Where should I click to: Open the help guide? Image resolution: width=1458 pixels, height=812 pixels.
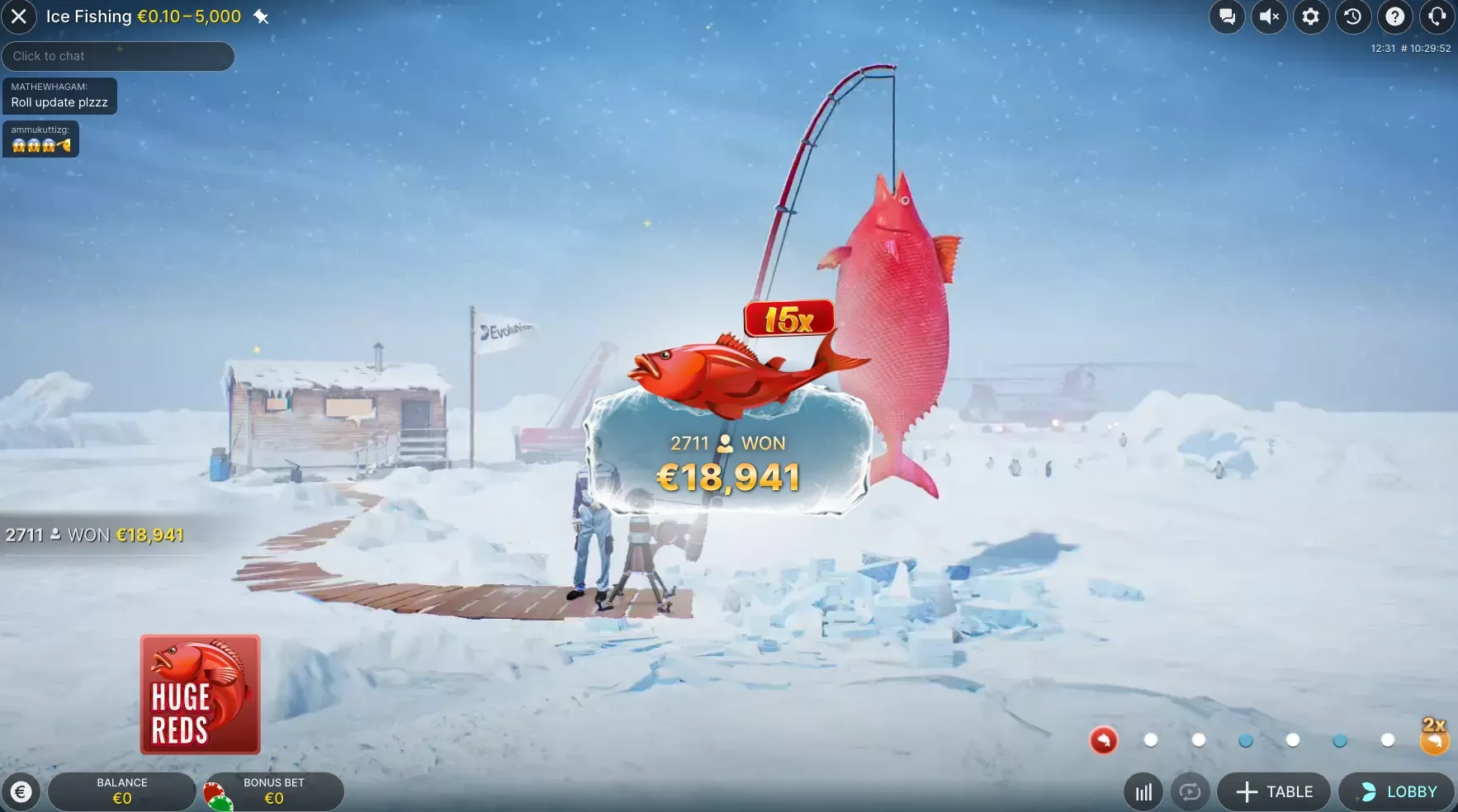point(1395,17)
